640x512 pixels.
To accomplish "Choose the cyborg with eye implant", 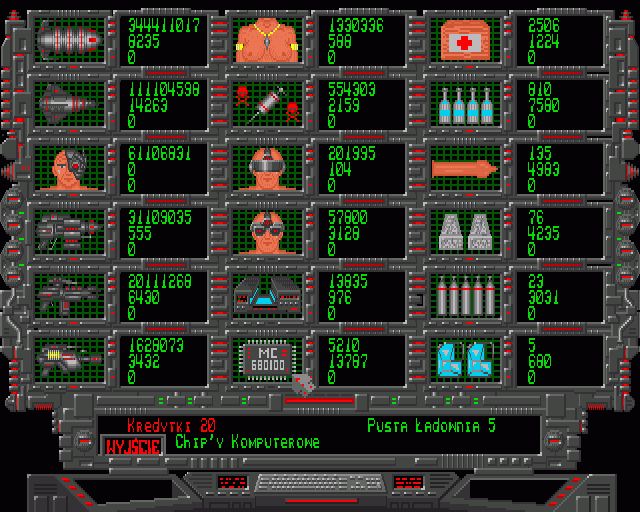I will pyautogui.click(x=70, y=166).
